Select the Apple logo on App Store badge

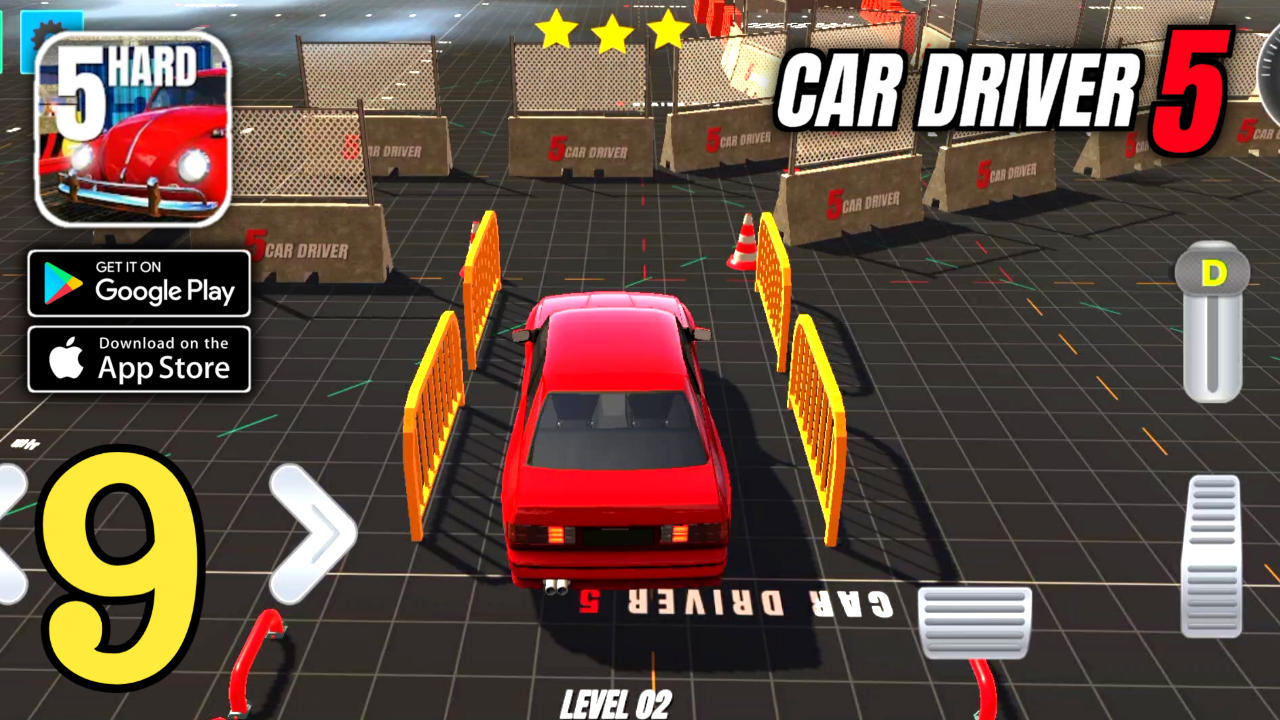pyautogui.click(x=67, y=359)
